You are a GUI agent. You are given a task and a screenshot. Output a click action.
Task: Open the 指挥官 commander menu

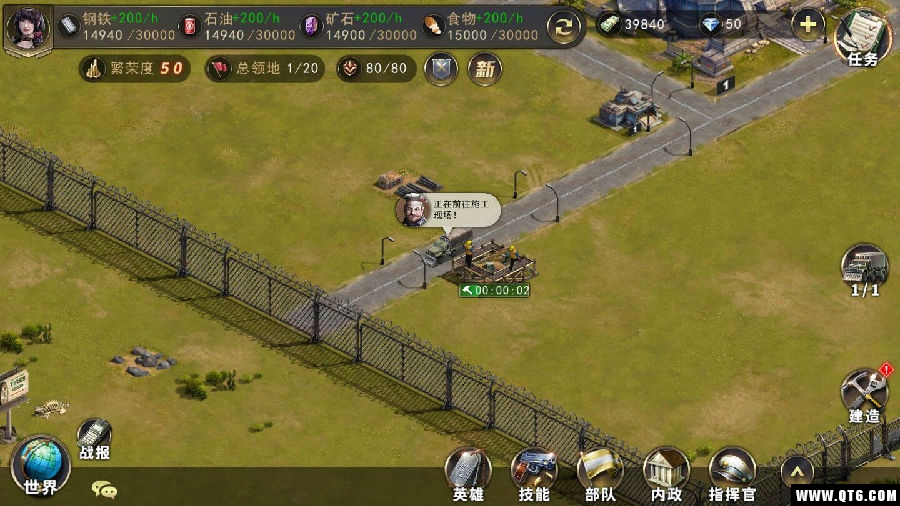732,472
